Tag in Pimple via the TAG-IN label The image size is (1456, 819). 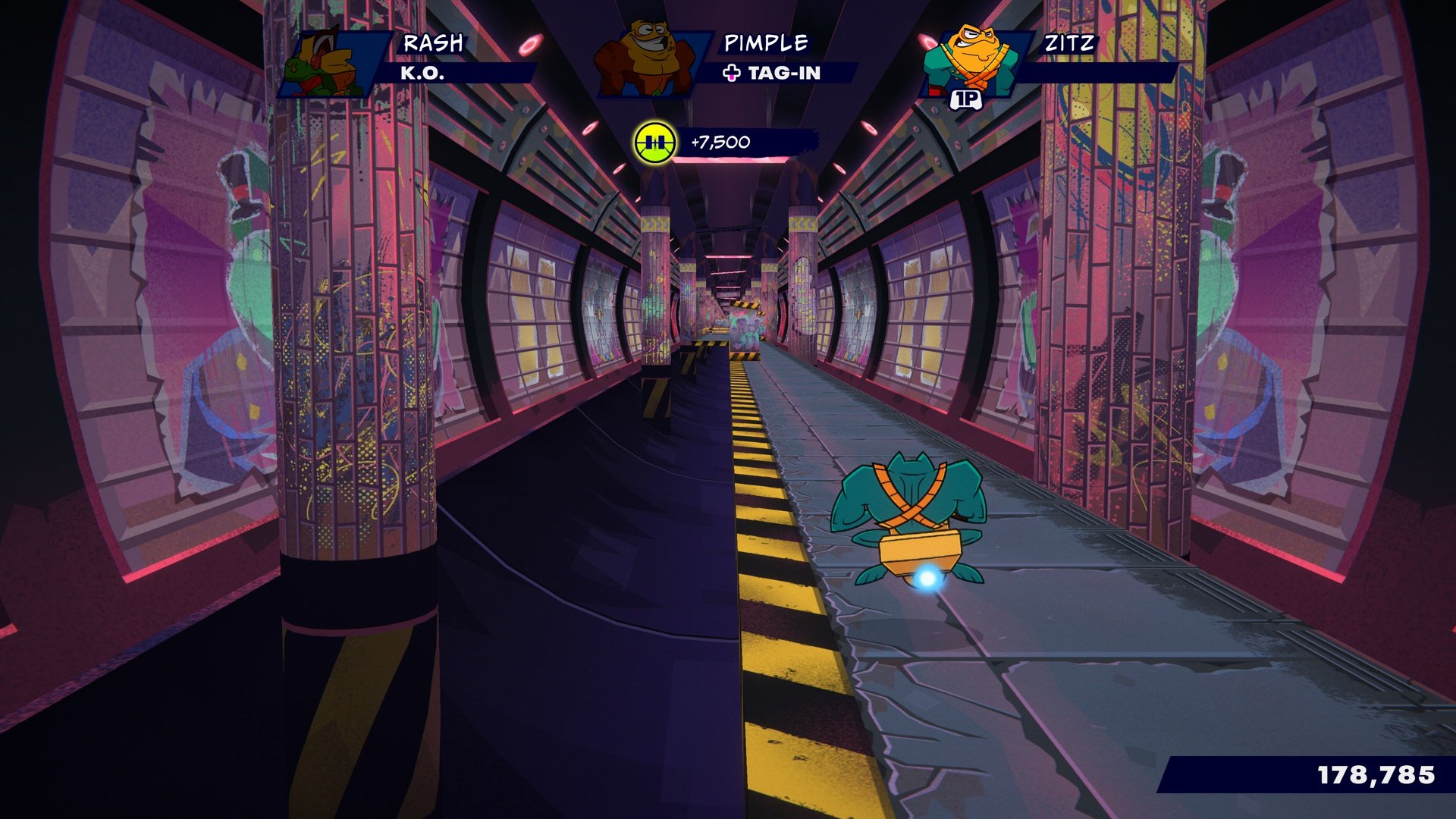773,73
